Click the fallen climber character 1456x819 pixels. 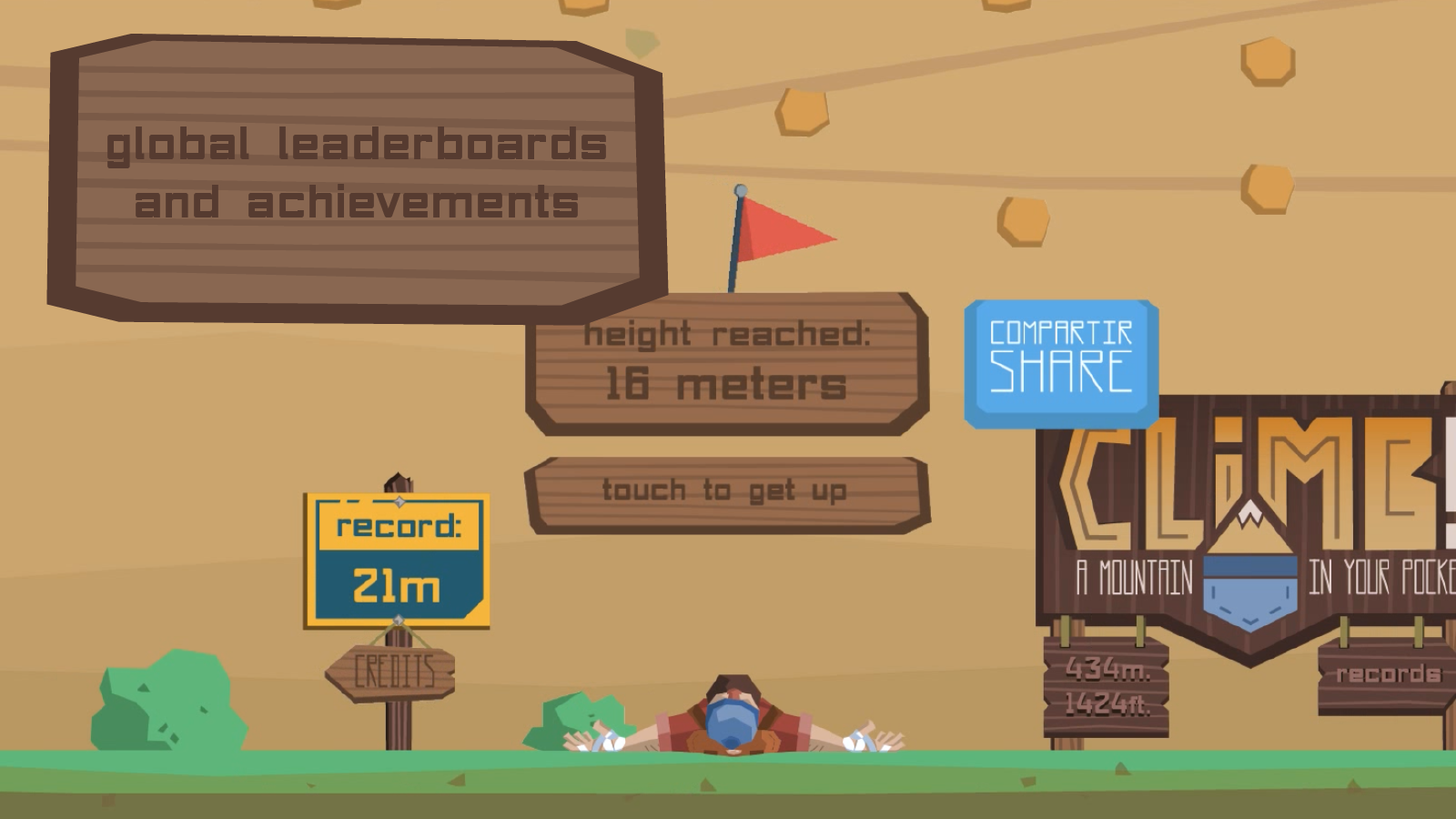[x=733, y=719]
